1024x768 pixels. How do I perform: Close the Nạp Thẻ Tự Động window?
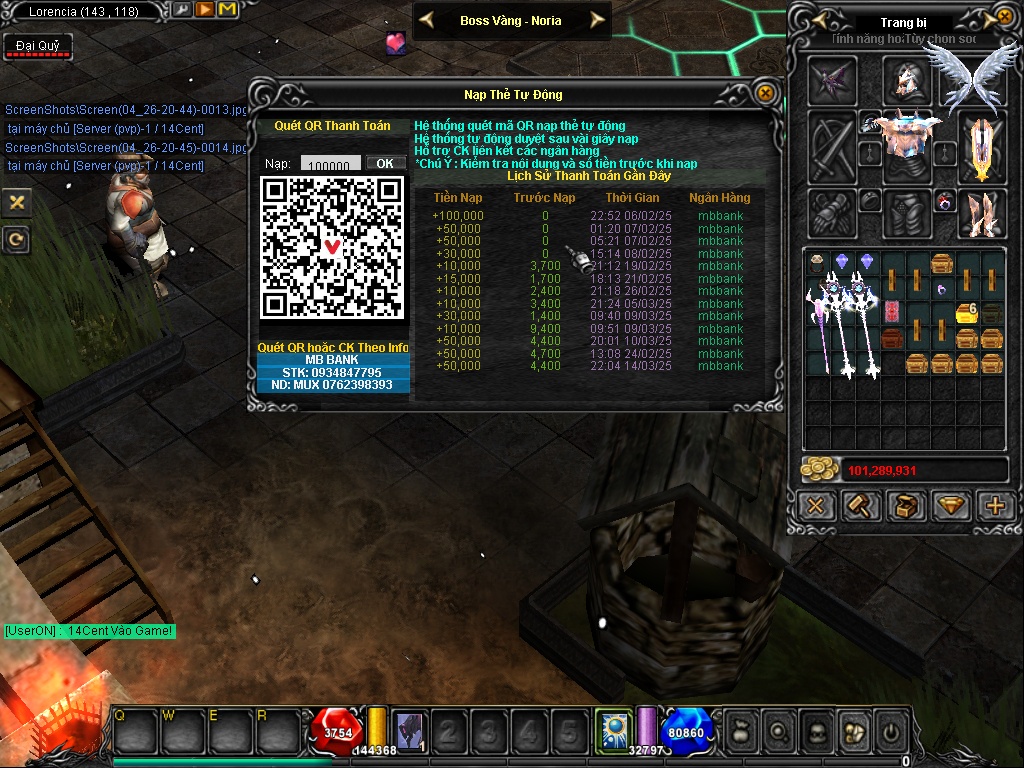point(765,93)
